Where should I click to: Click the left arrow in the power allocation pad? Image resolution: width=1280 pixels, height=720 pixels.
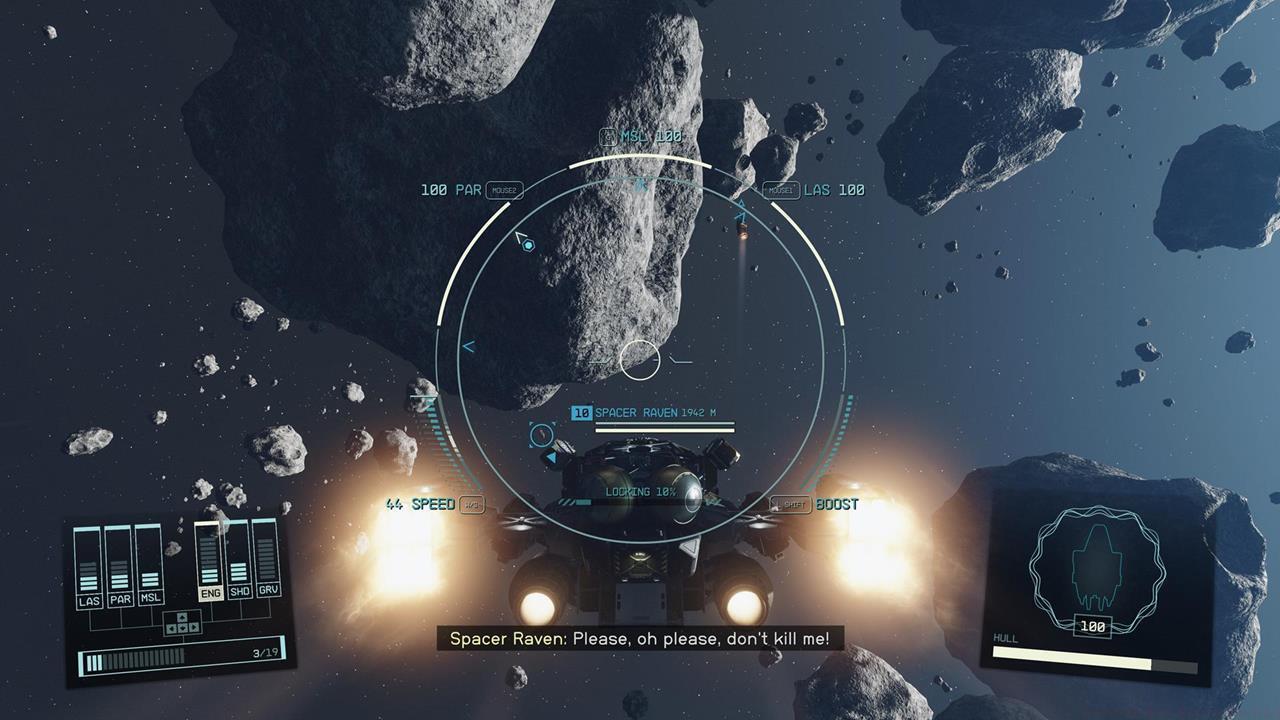point(171,627)
